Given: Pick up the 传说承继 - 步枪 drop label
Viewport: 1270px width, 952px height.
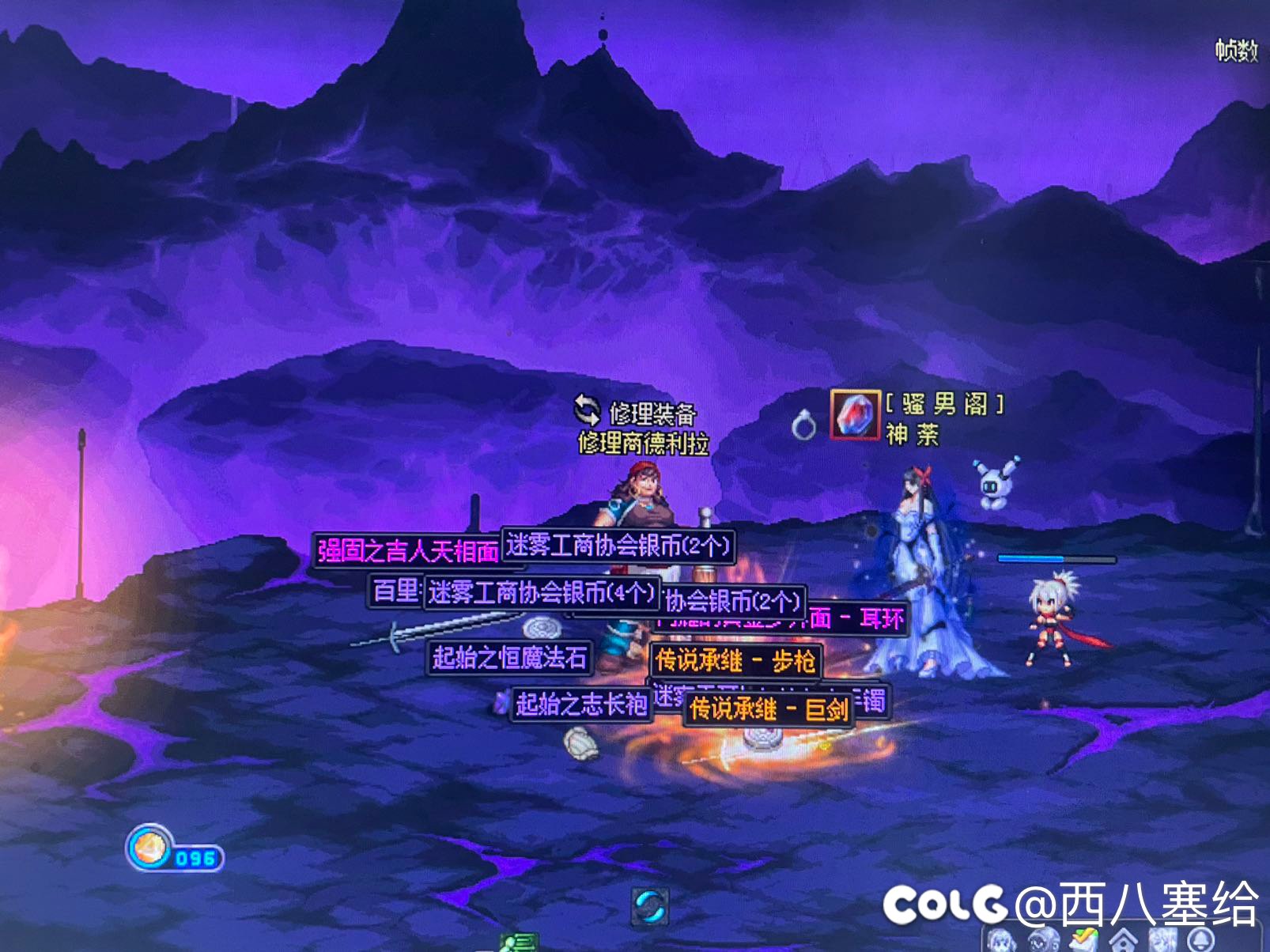Looking at the screenshot, I should pos(735,661).
